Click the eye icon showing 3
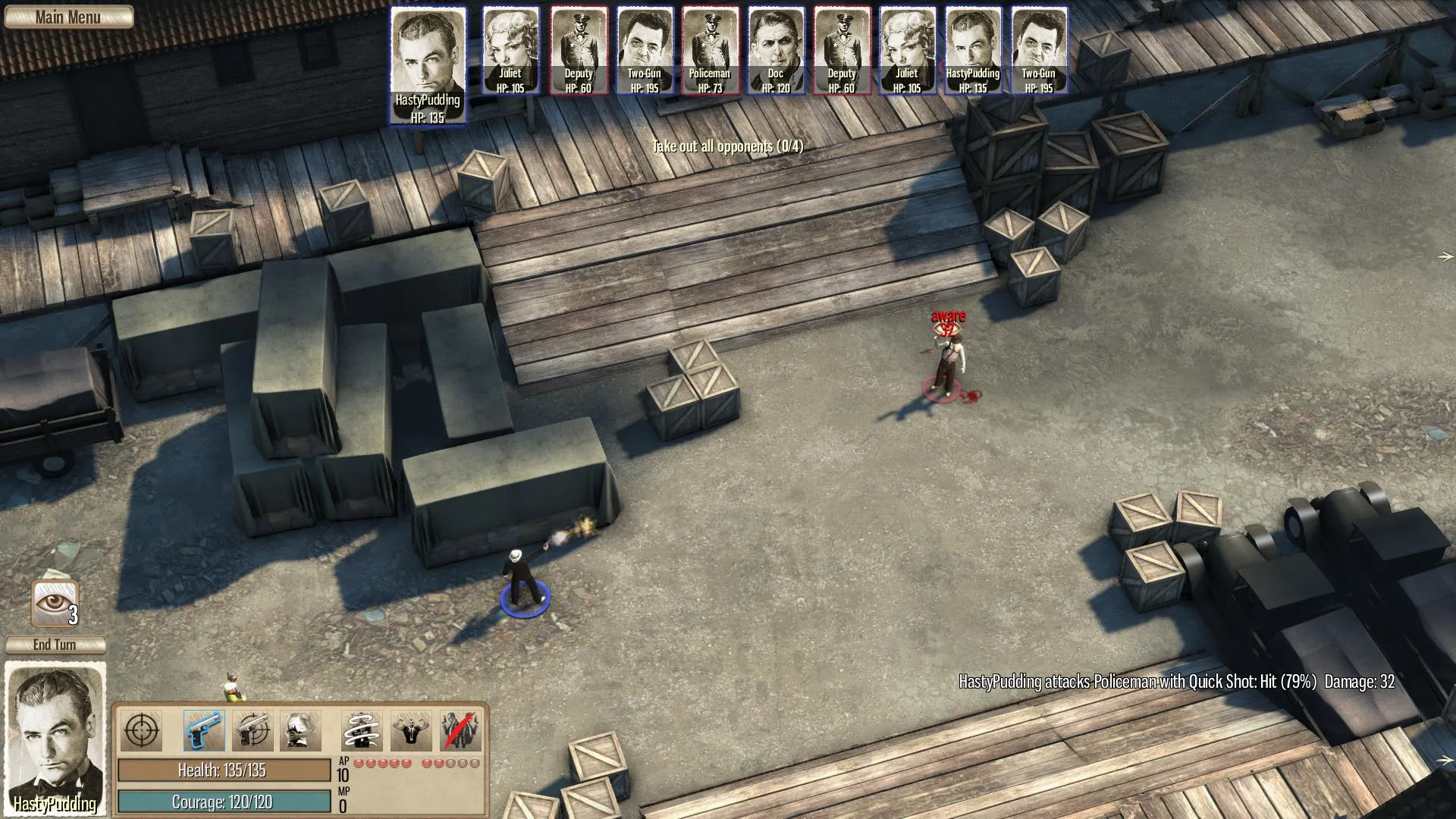The height and width of the screenshot is (819, 1456). pyautogui.click(x=55, y=604)
